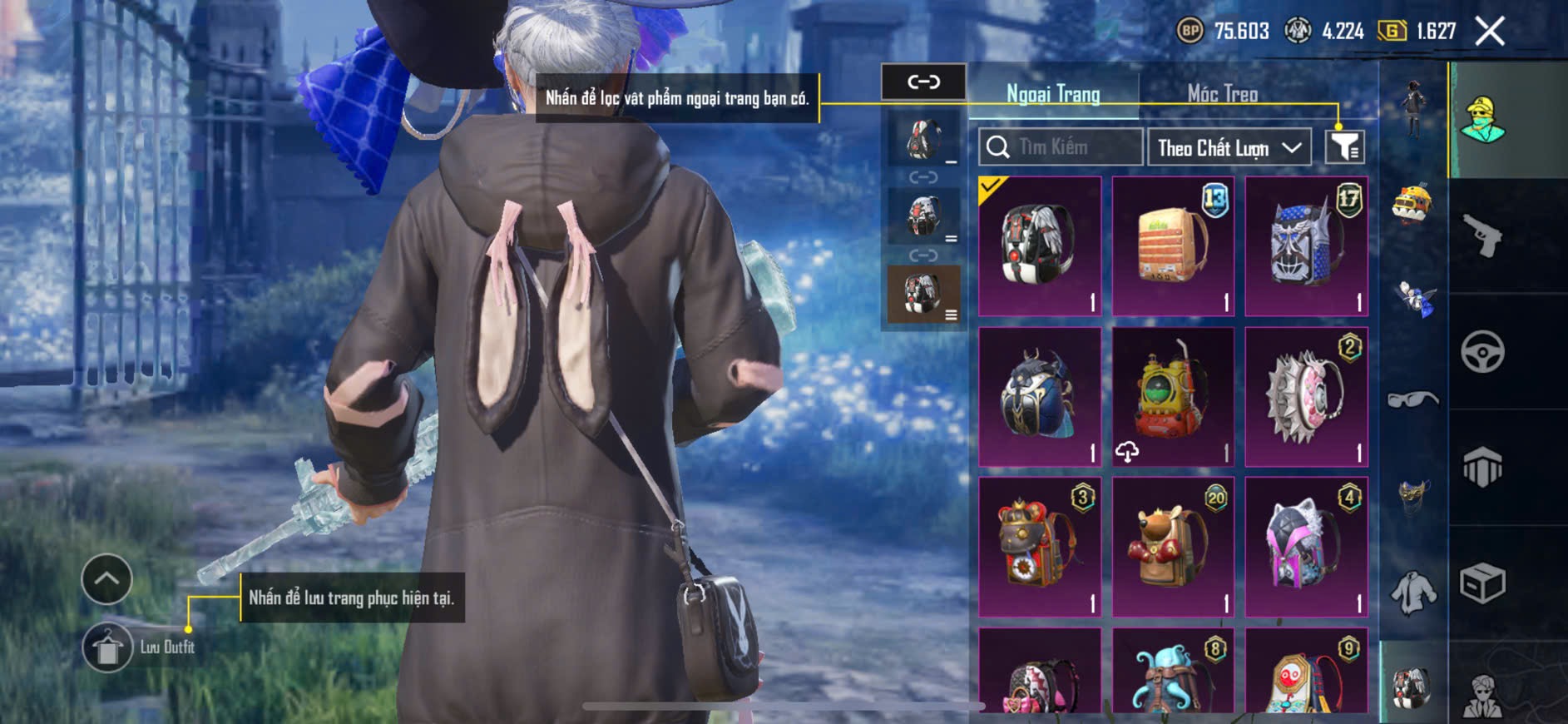Open the Theo Chất Lượn sort dropdown
This screenshot has height=724, width=1568.
tap(1229, 148)
